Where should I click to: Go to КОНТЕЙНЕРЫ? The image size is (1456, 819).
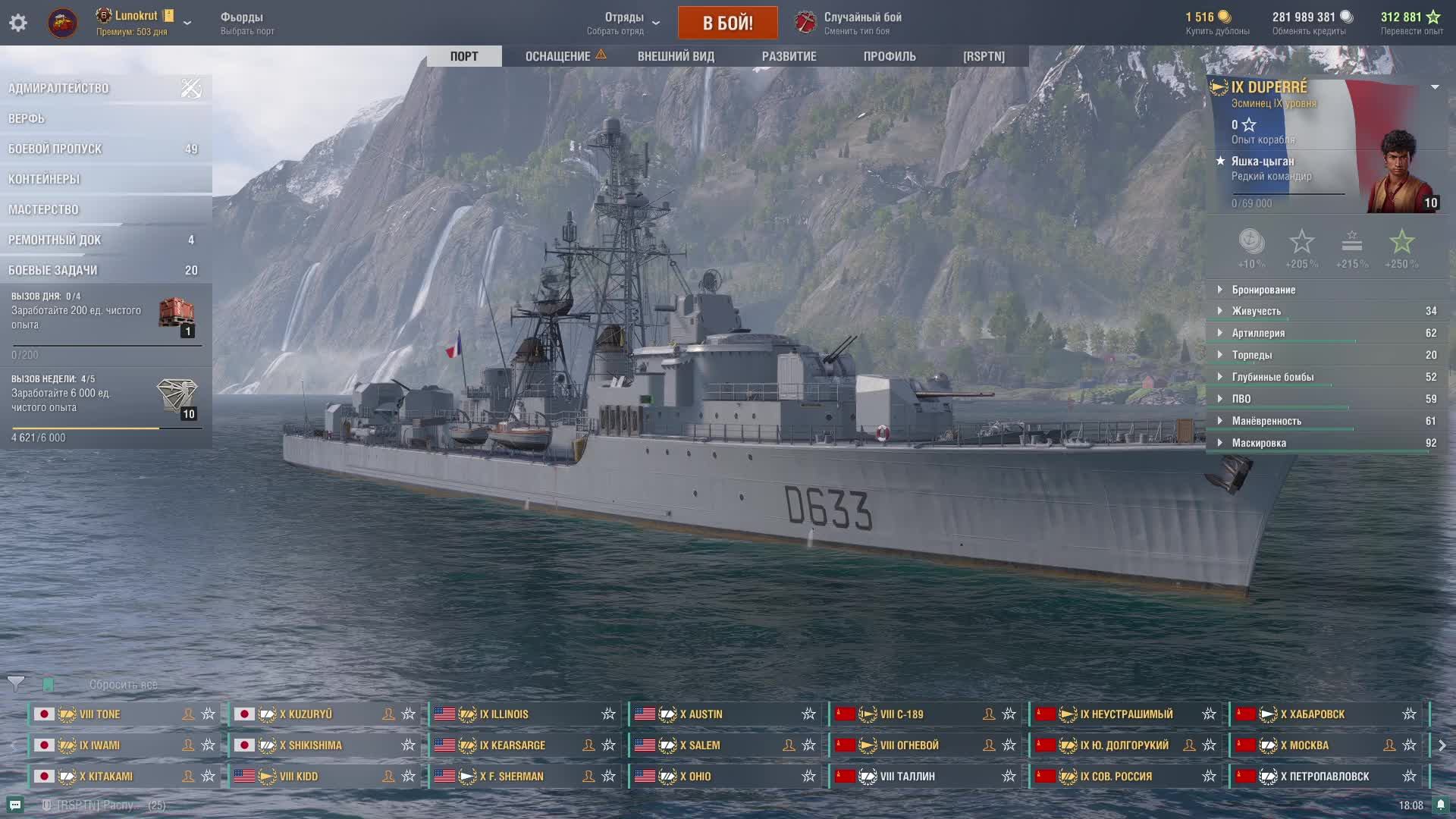coord(44,179)
